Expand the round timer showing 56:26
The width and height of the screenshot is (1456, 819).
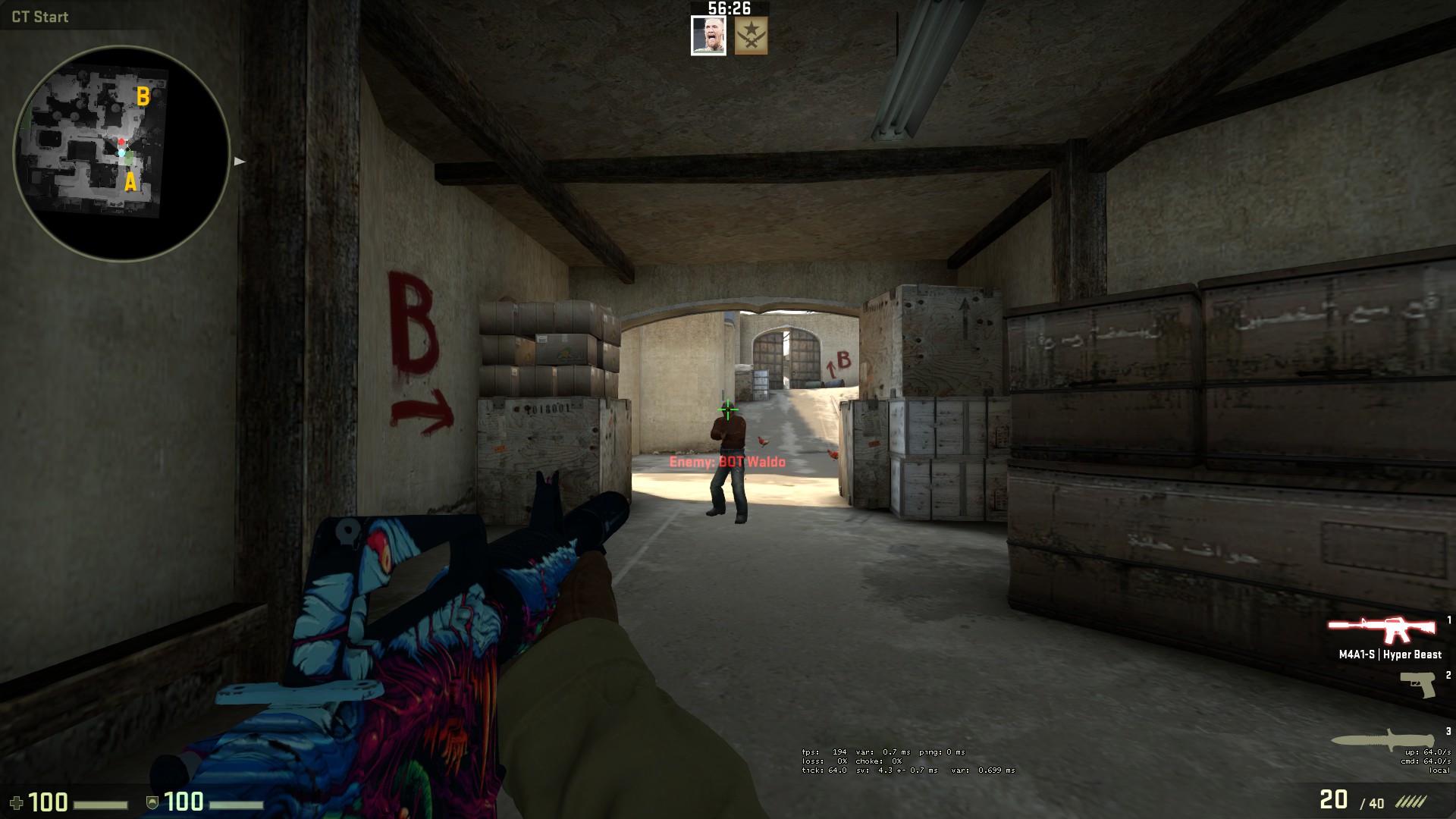728,10
